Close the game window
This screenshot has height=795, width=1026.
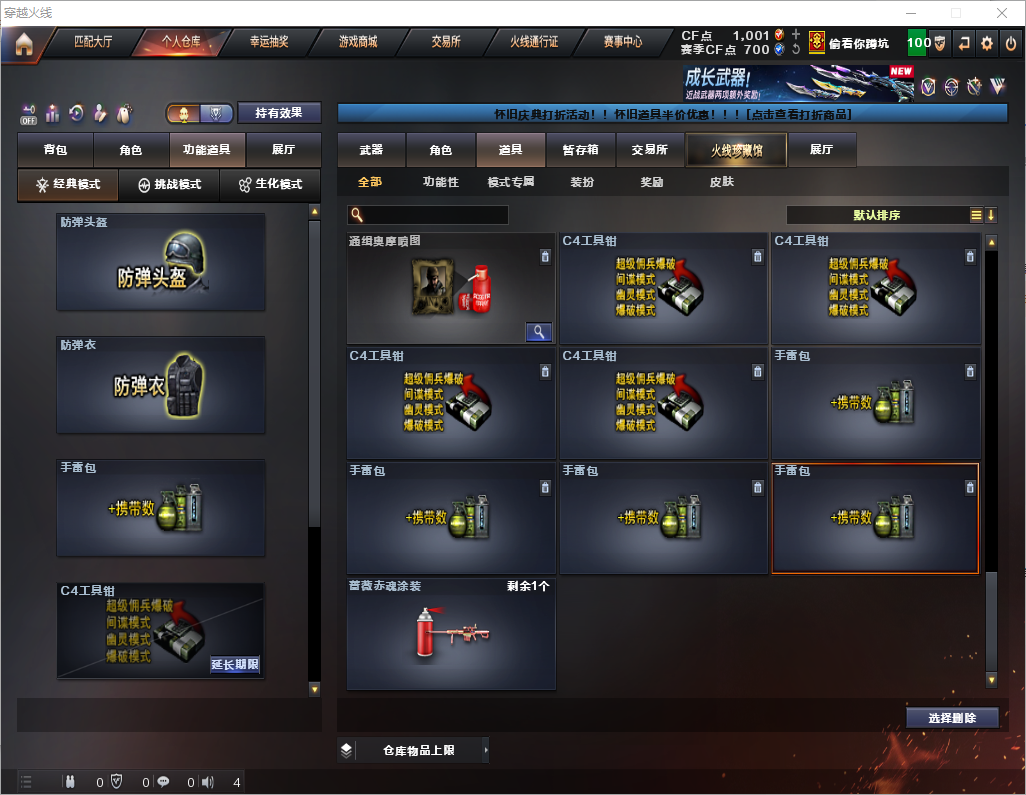(x=1002, y=13)
